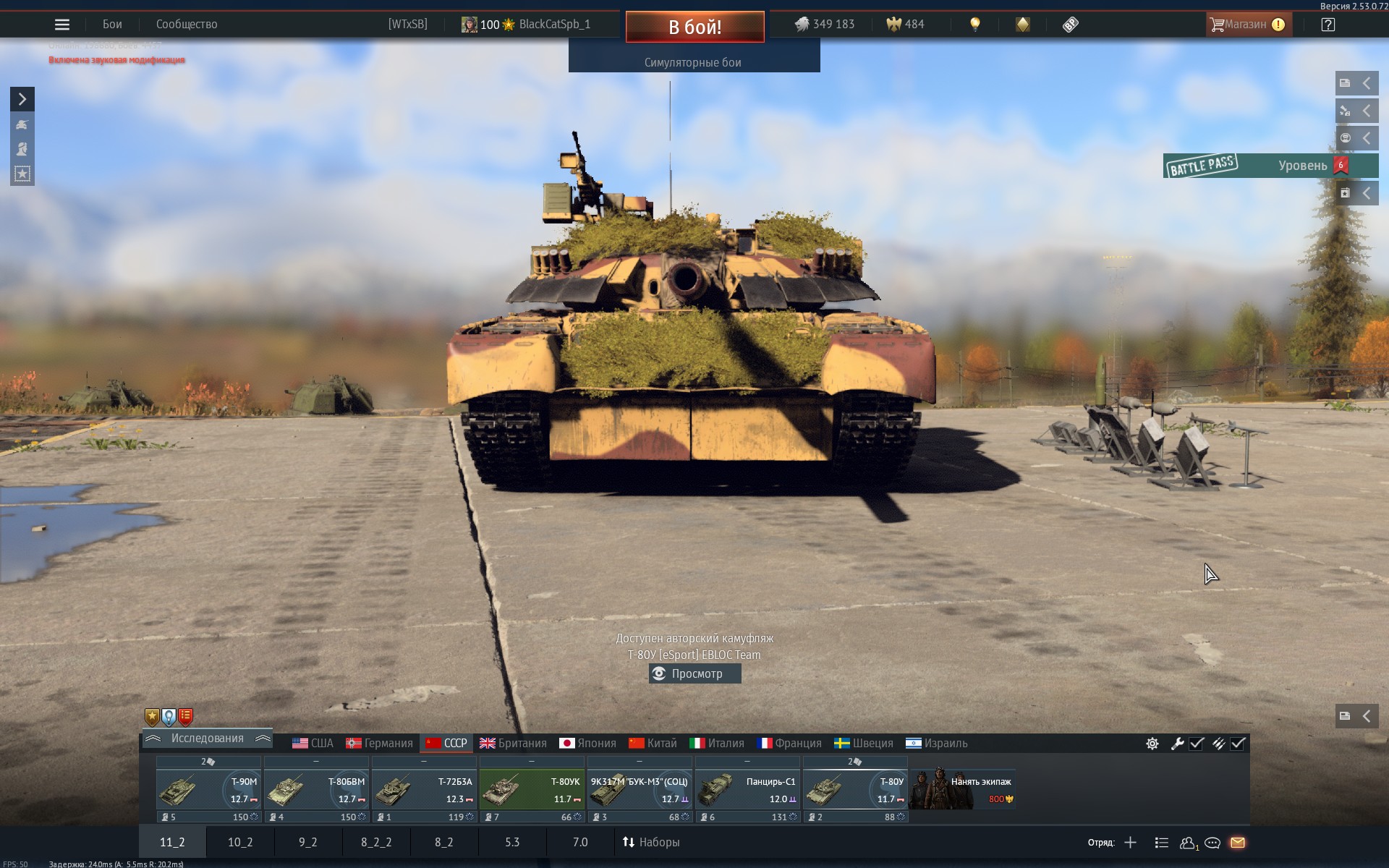Select the Панцирь-С1 vehicle slot

tap(747, 789)
